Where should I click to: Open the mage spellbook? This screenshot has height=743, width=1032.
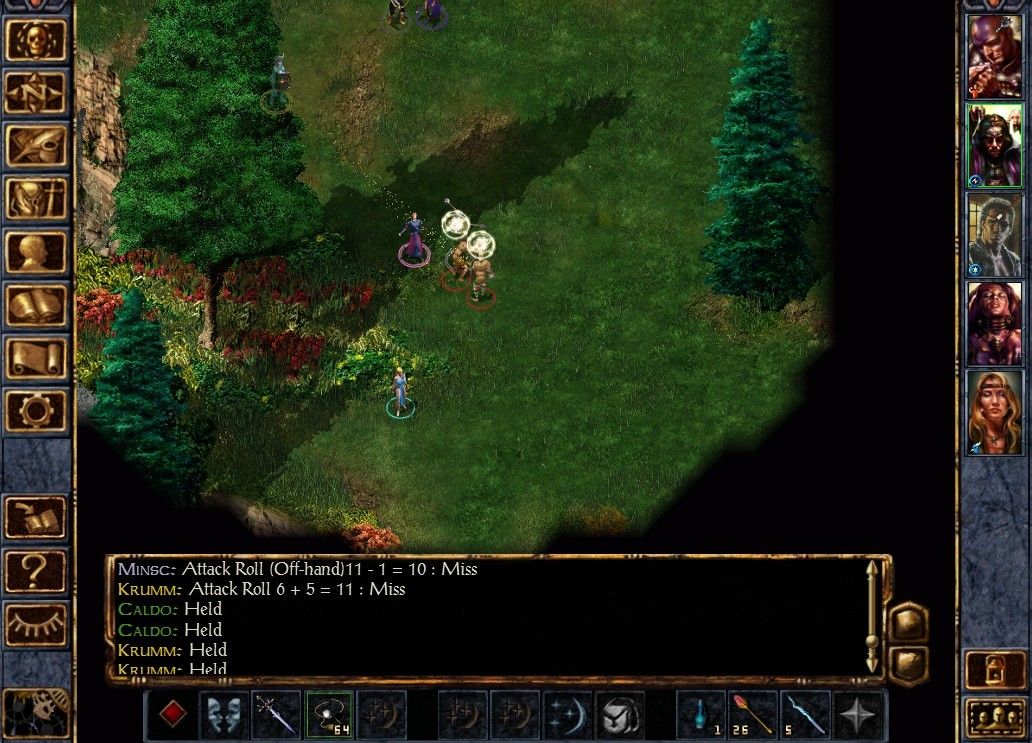pyautogui.click(x=37, y=305)
